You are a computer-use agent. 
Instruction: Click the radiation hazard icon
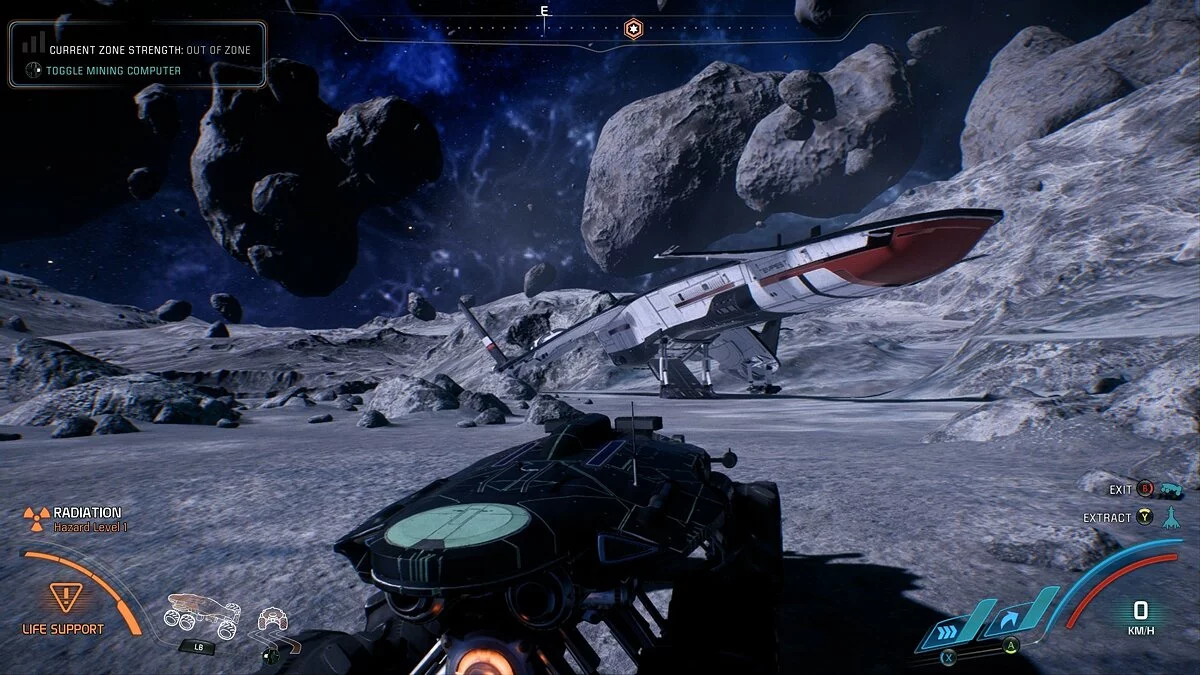click(x=36, y=517)
